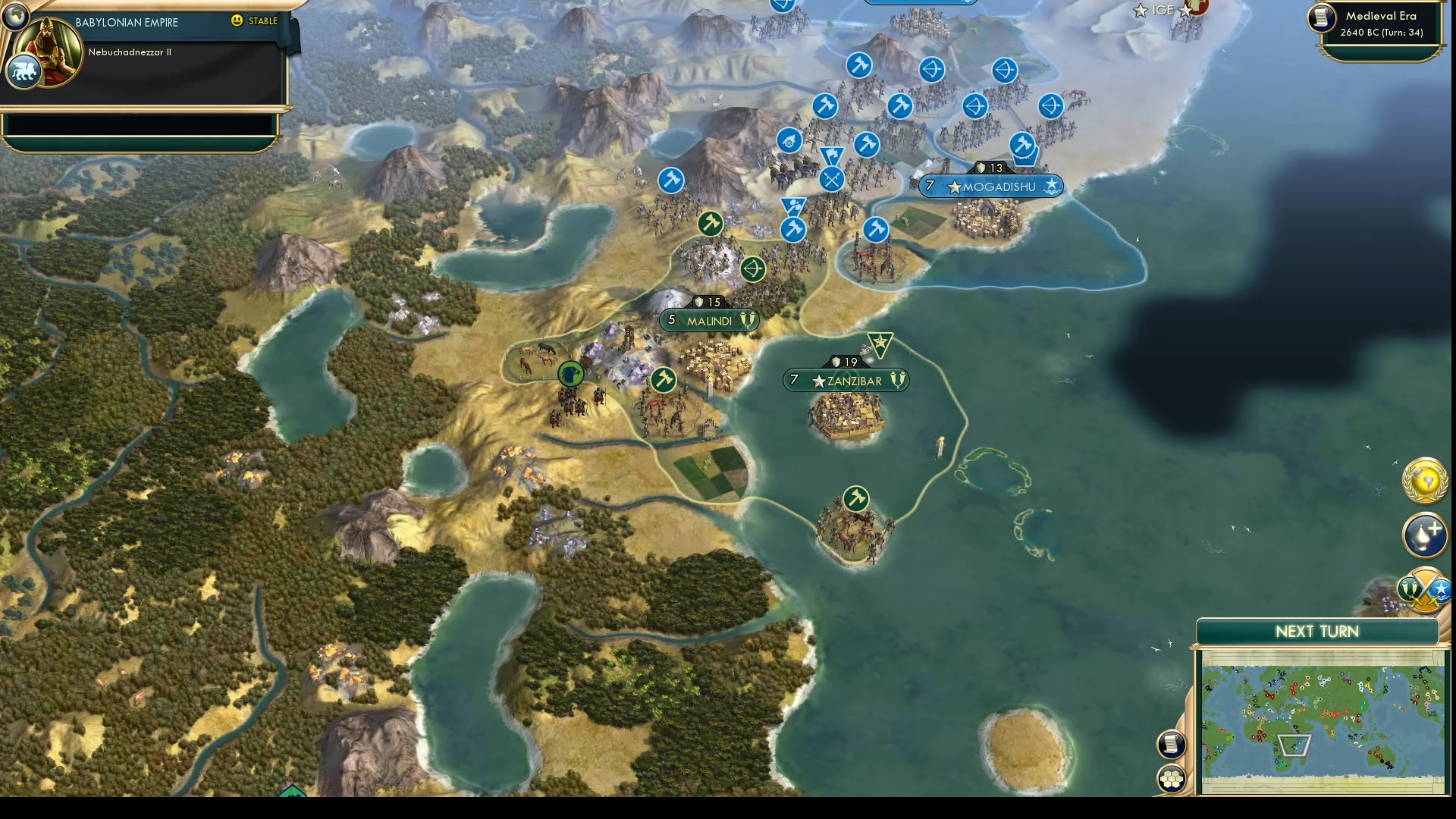Click the city-state star beside Mogadishu's name
This screenshot has width=1456, height=819.
(x=953, y=187)
